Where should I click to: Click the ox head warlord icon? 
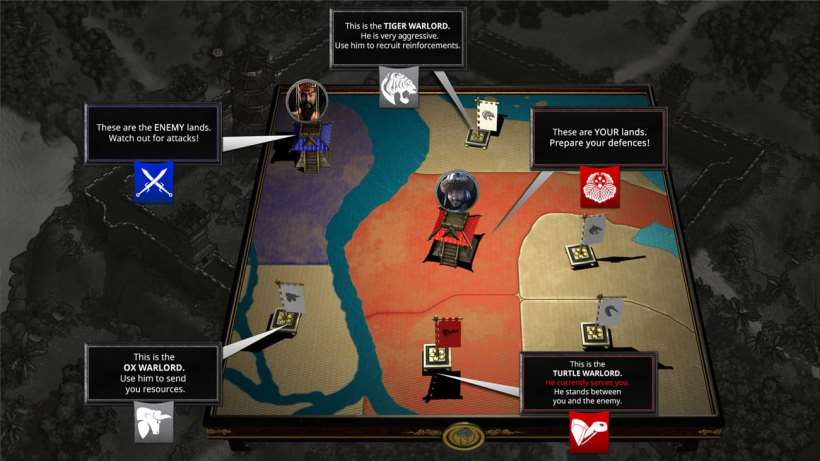coord(154,421)
